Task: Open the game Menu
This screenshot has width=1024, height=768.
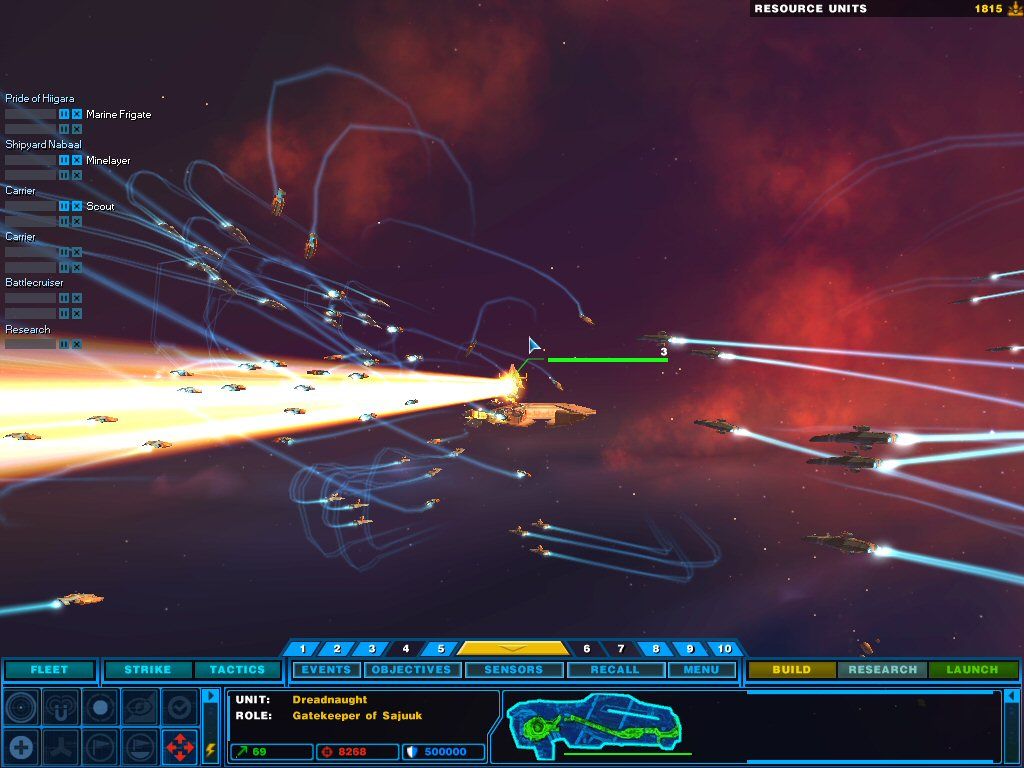Action: (x=701, y=670)
